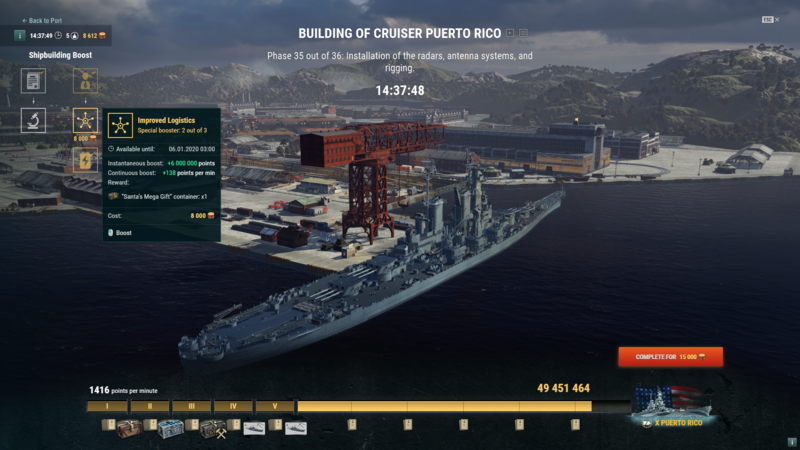800x450 pixels.
Task: Select the worker personnel booster icon
Action: [x=86, y=81]
